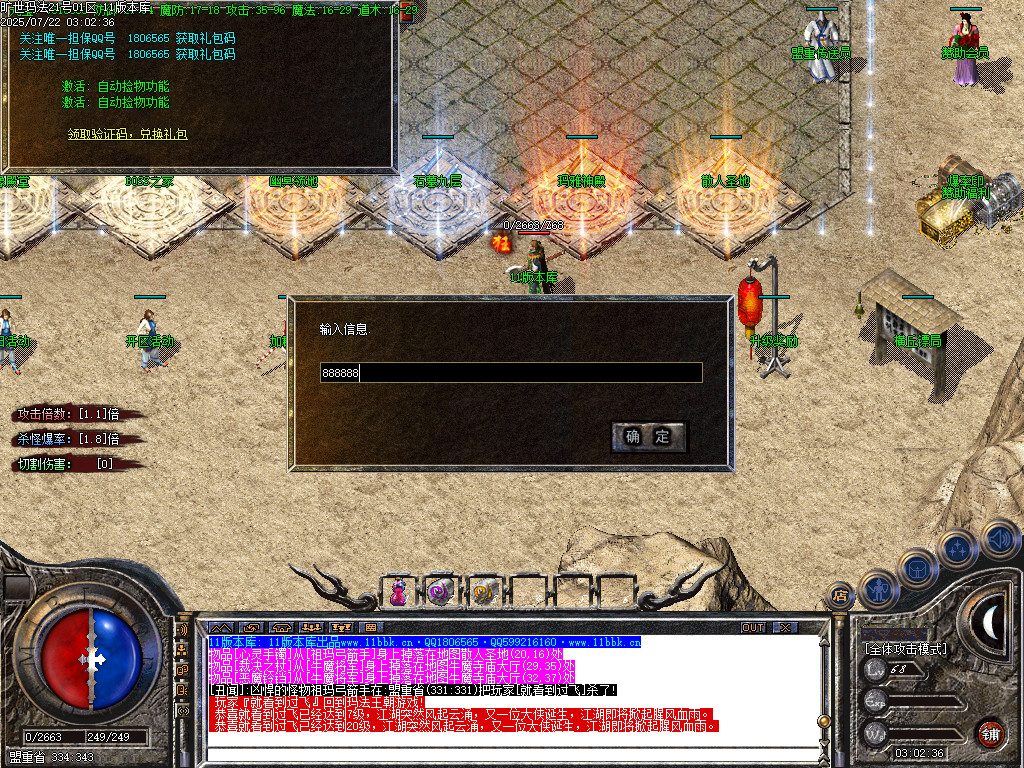
Task: Use the orange scroll in the belt
Action: (x=485, y=592)
